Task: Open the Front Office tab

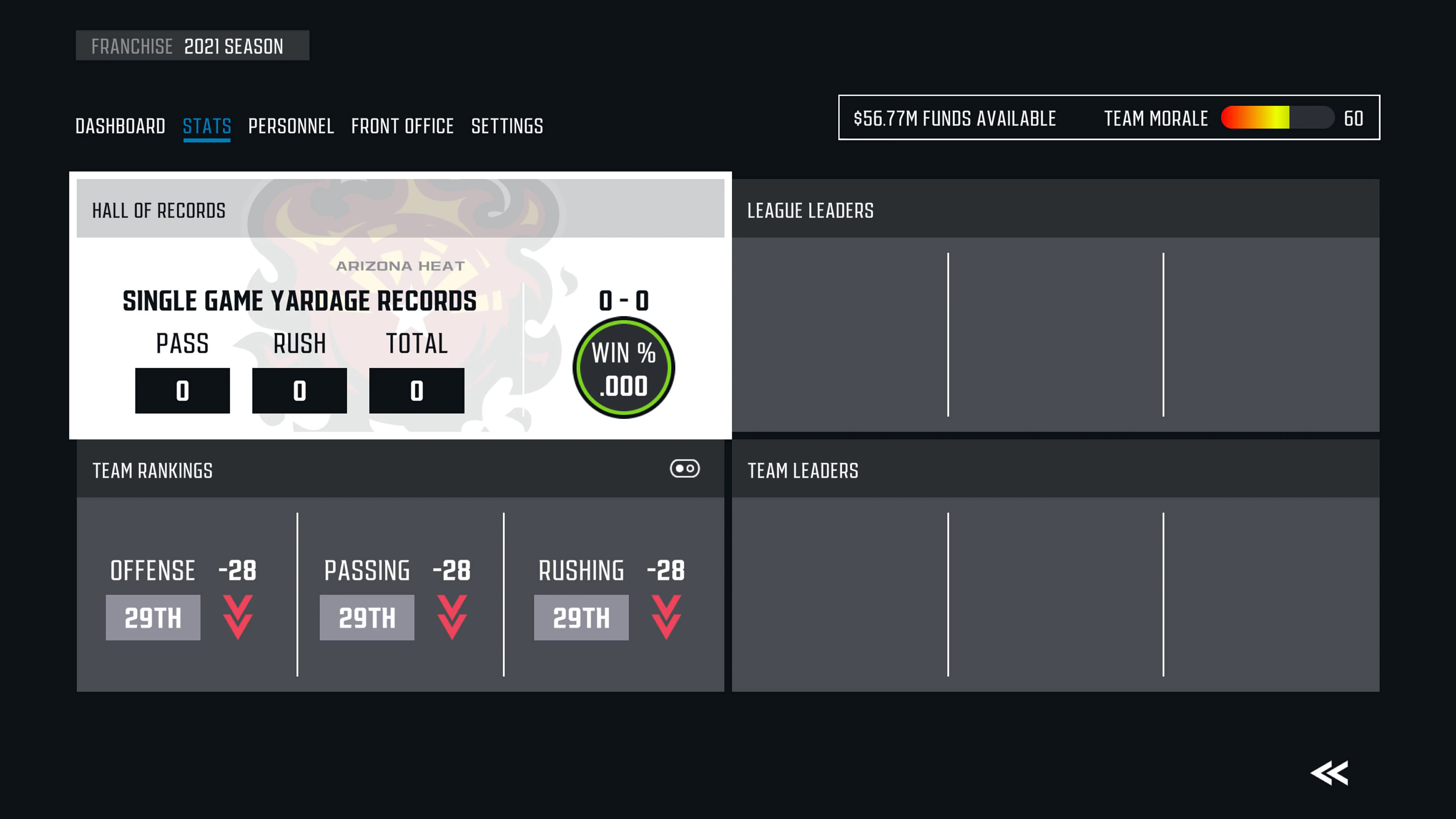Action: click(x=402, y=126)
